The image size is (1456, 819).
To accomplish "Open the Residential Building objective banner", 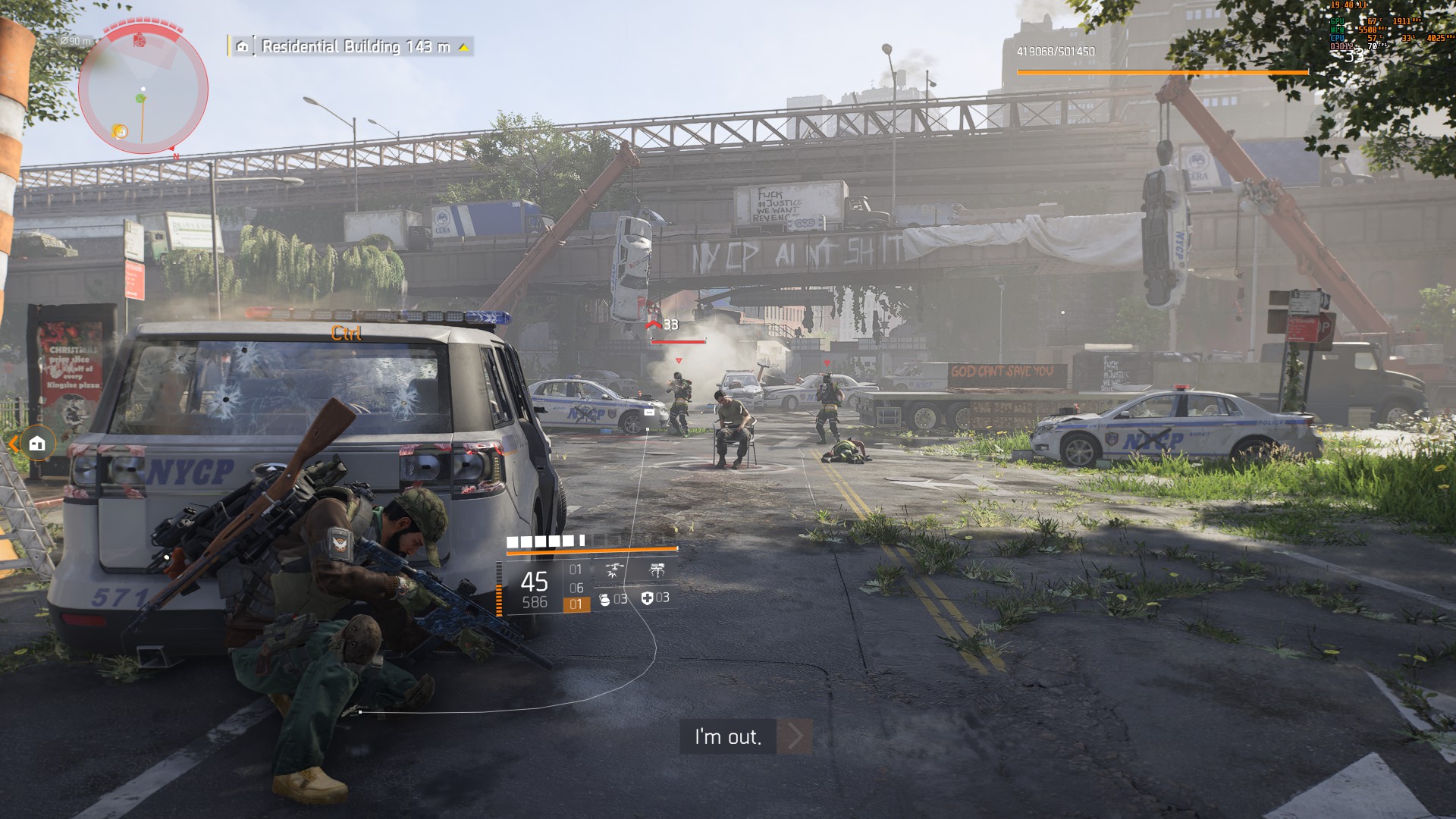I will [341, 47].
